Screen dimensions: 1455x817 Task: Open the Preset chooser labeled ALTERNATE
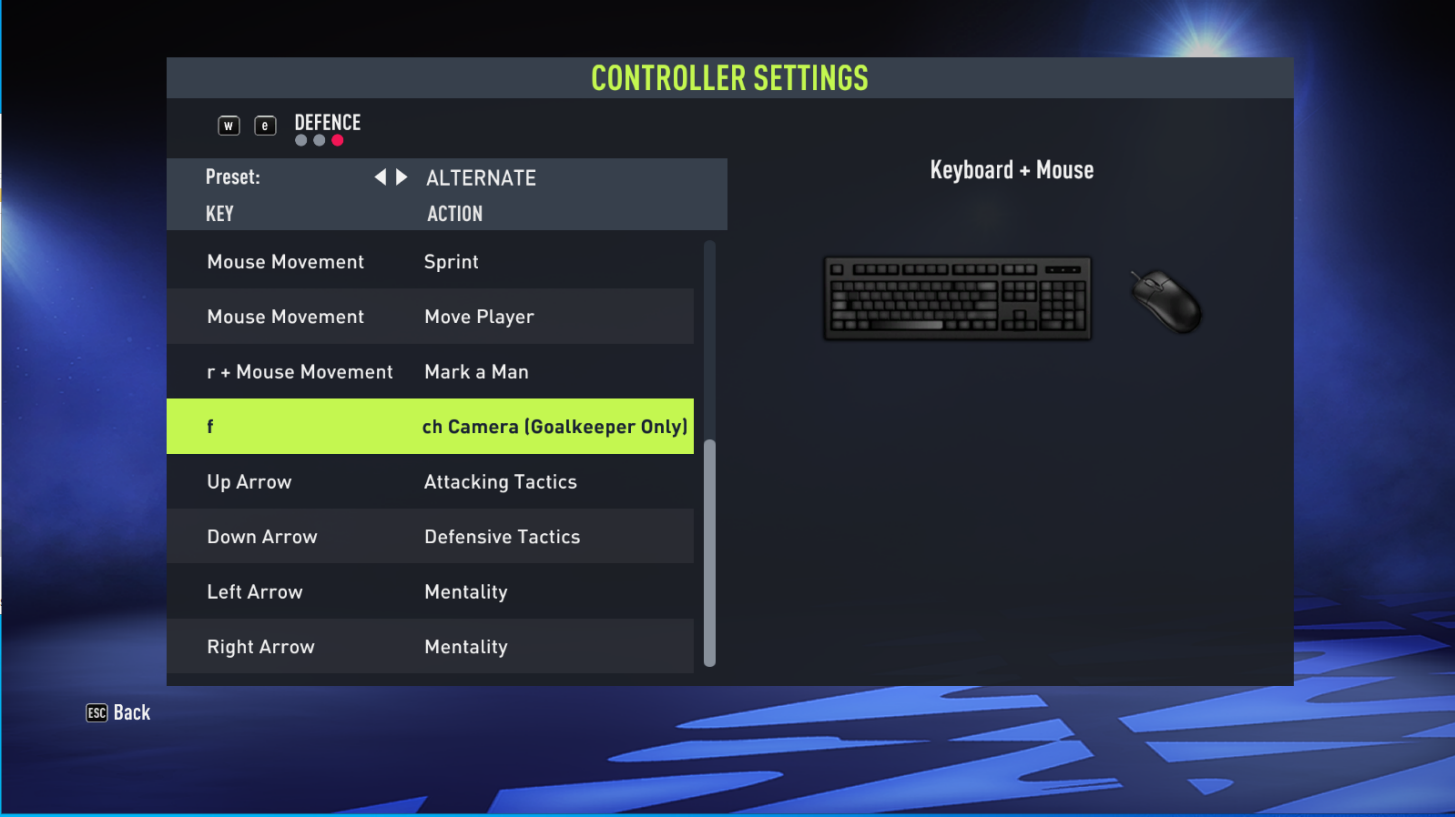pyautogui.click(x=481, y=177)
